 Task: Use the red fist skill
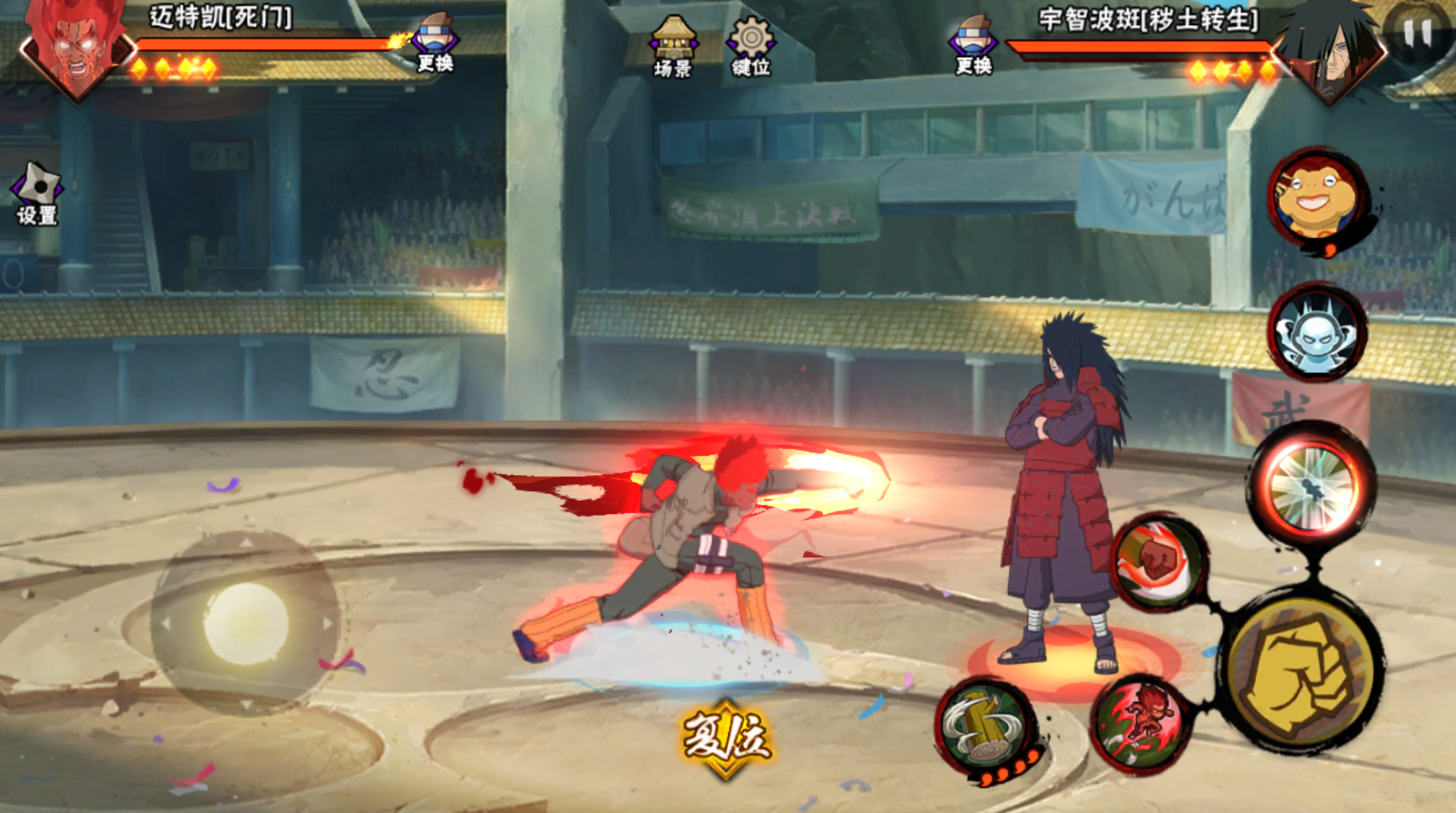tap(1158, 562)
